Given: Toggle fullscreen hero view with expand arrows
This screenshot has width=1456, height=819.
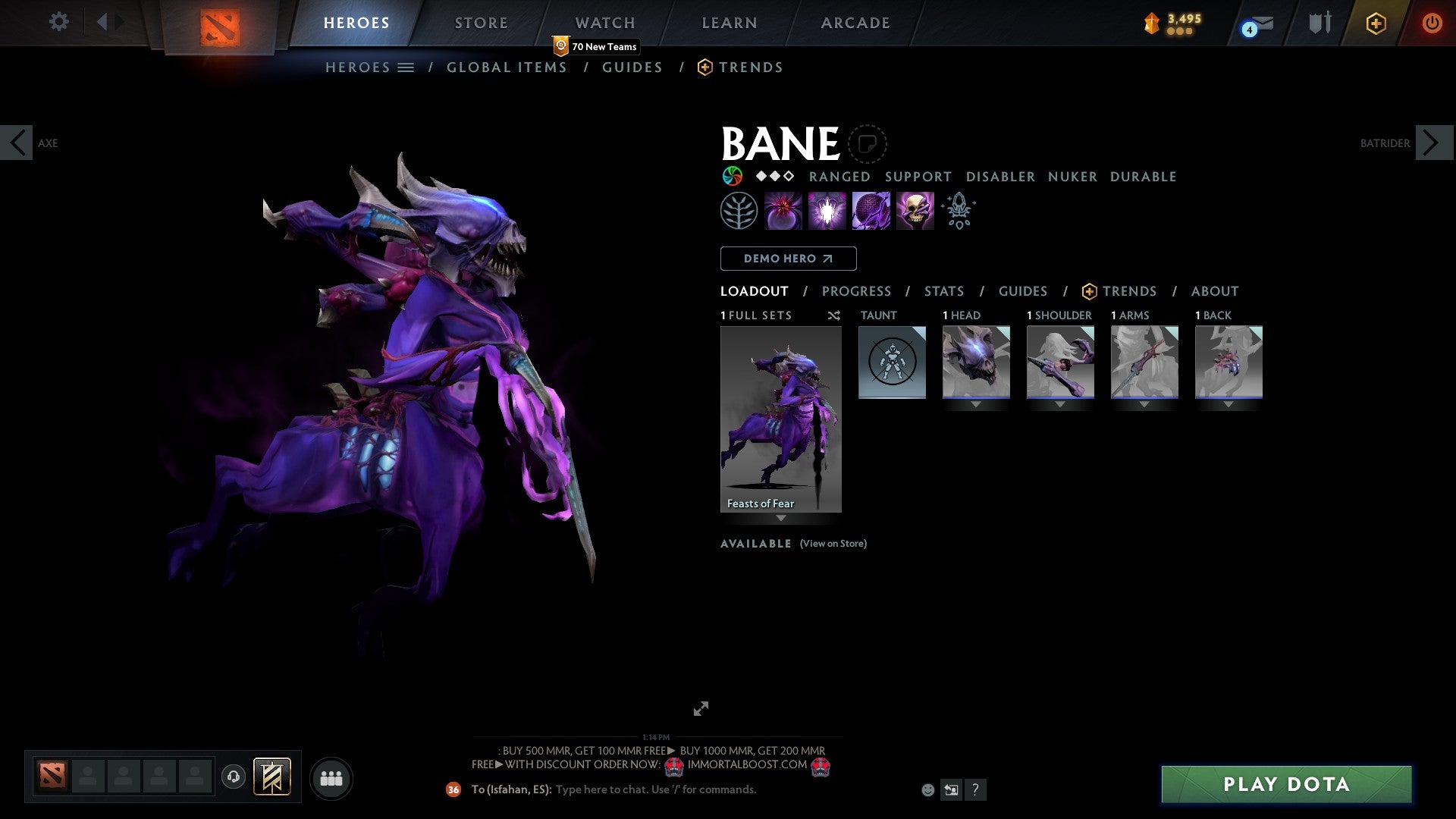Looking at the screenshot, I should 701,709.
